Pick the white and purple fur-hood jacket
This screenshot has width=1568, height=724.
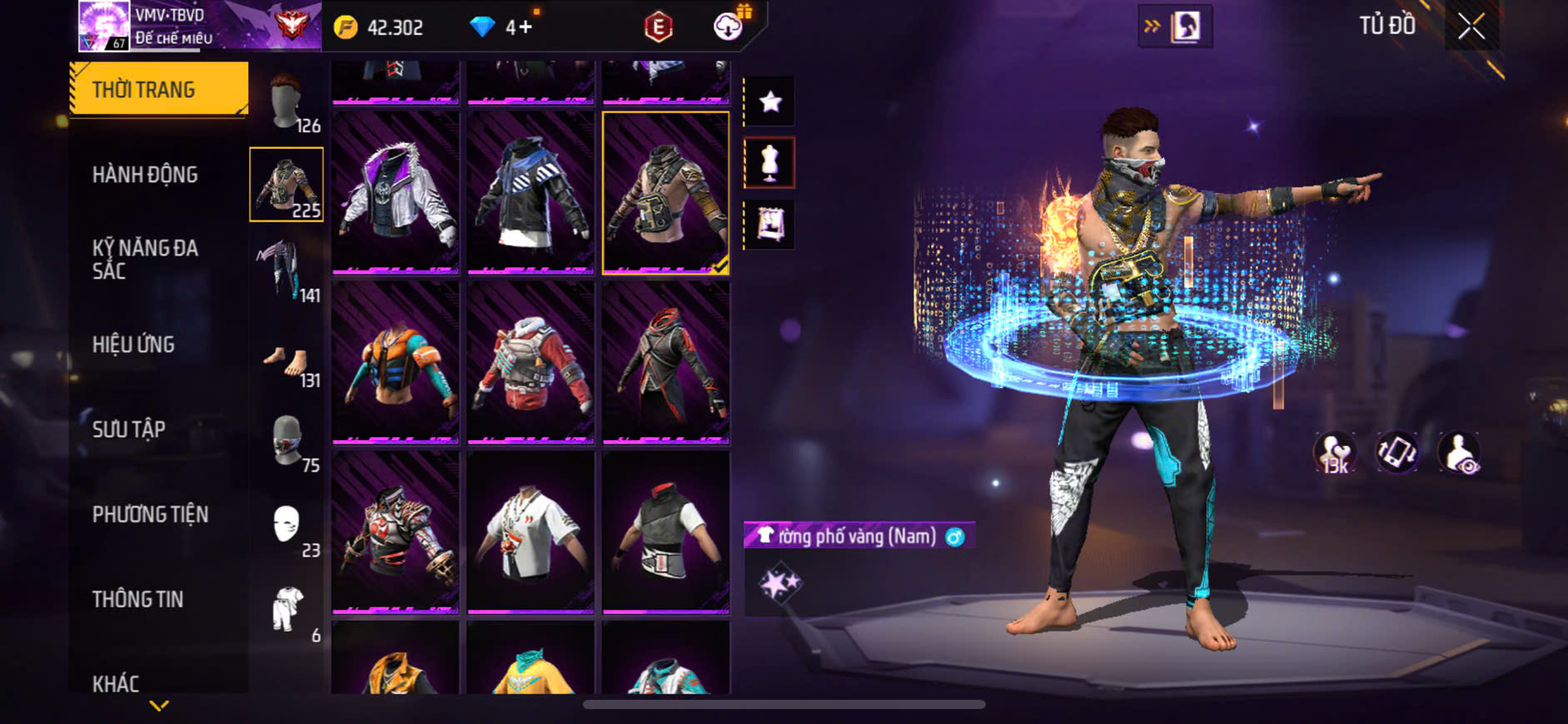click(x=396, y=193)
